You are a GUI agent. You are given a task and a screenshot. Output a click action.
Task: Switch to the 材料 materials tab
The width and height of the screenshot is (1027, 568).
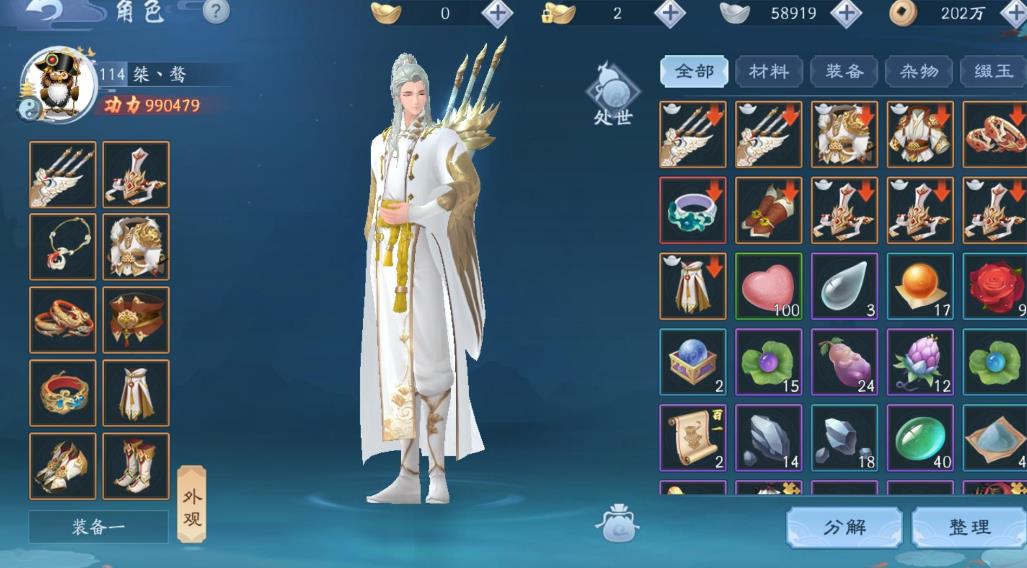(x=768, y=72)
